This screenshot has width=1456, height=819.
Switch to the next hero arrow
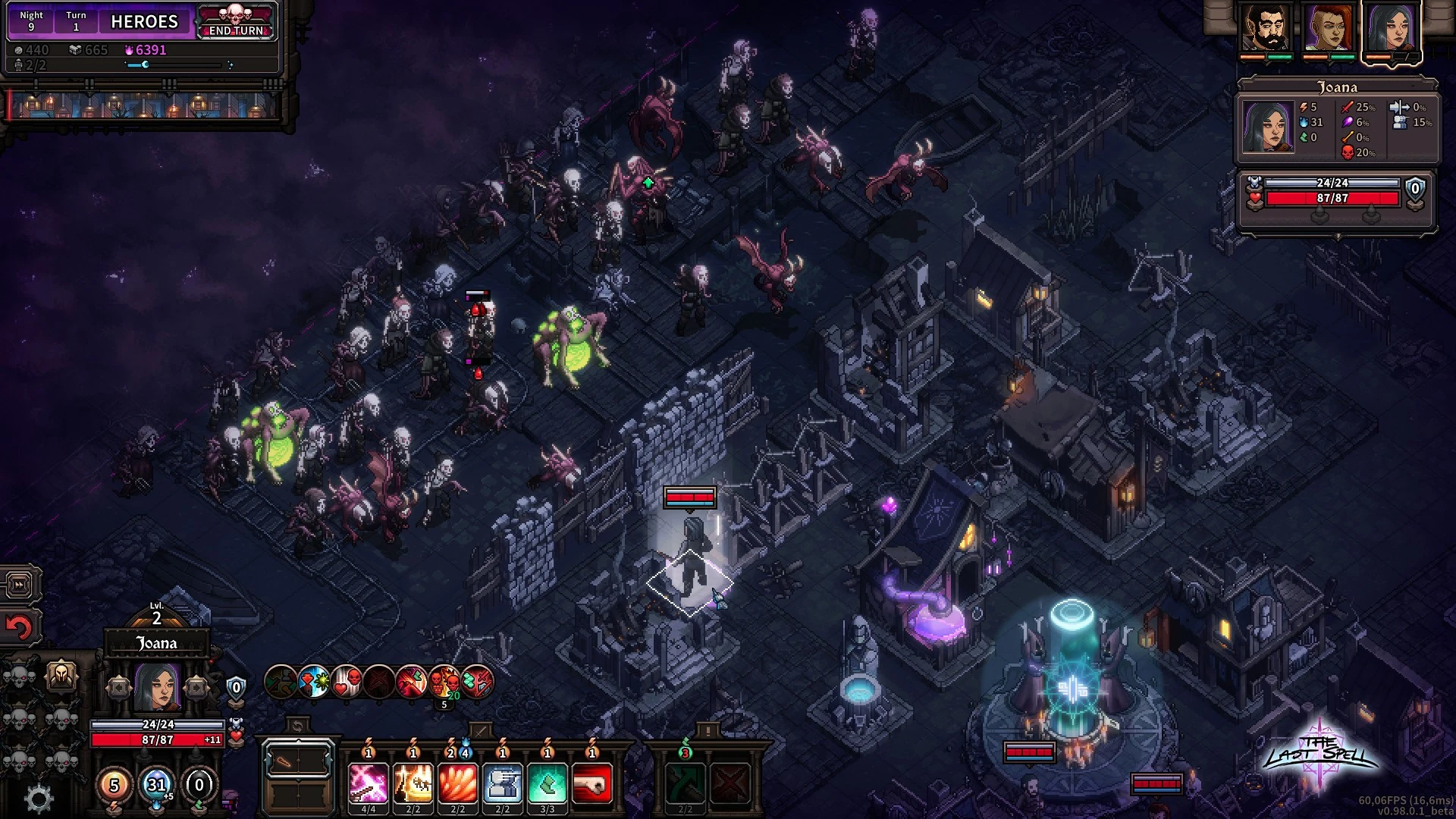196,688
